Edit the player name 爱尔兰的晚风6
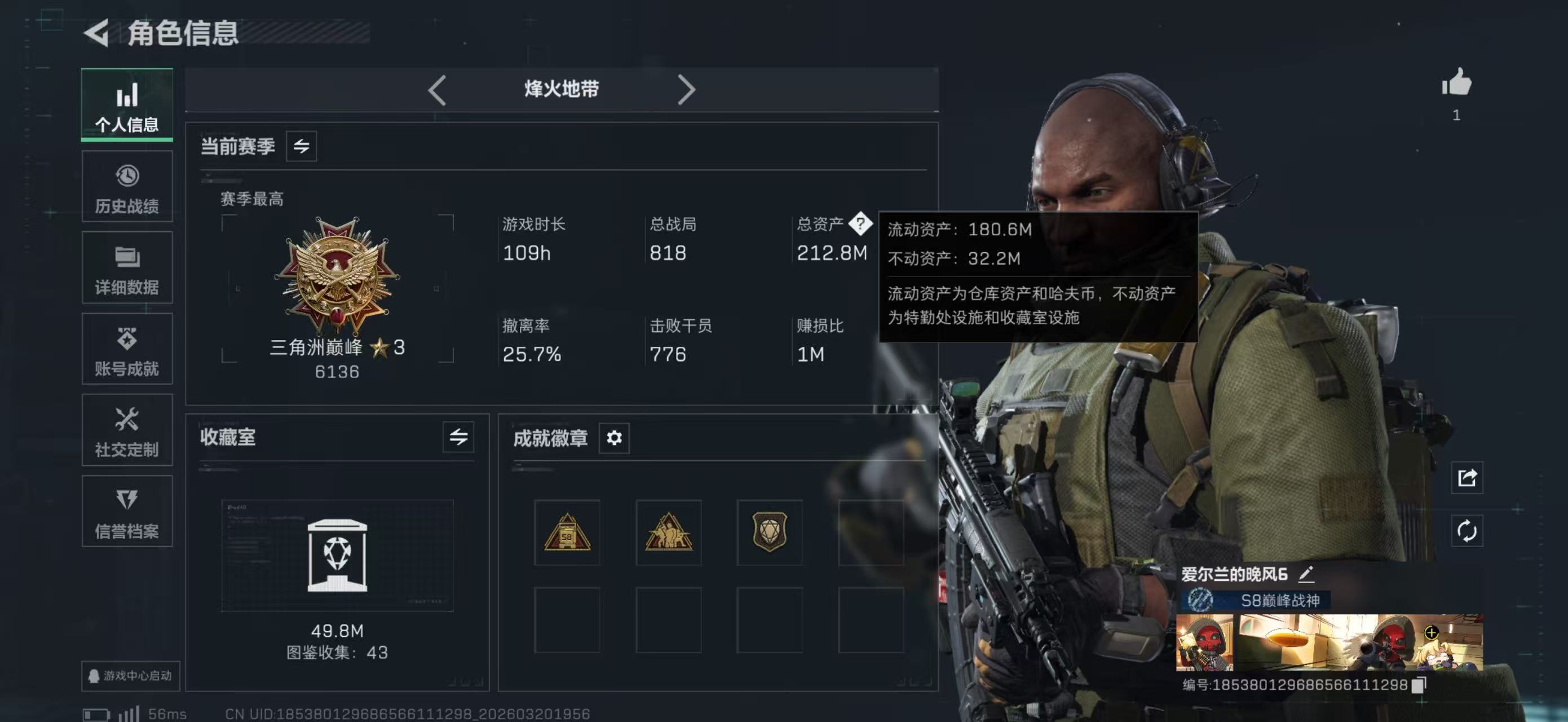Image resolution: width=1568 pixels, height=722 pixels. [x=1306, y=574]
